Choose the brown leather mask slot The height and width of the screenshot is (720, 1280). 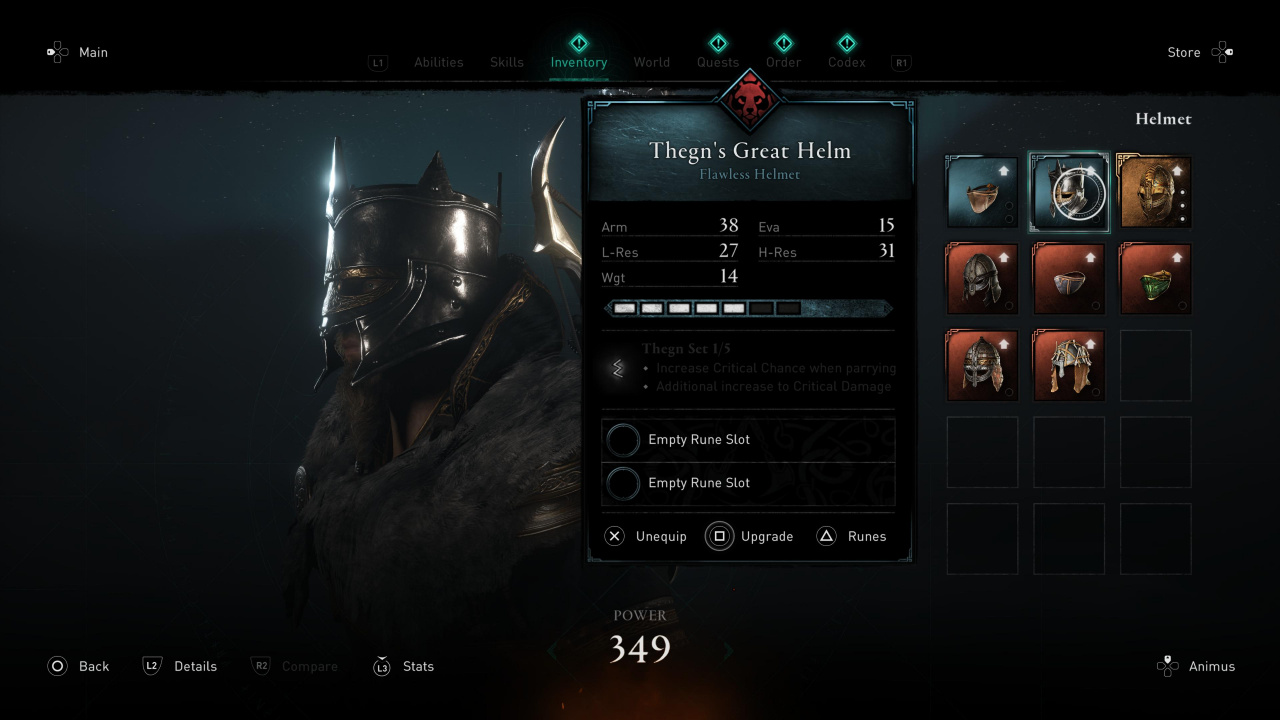pos(982,192)
